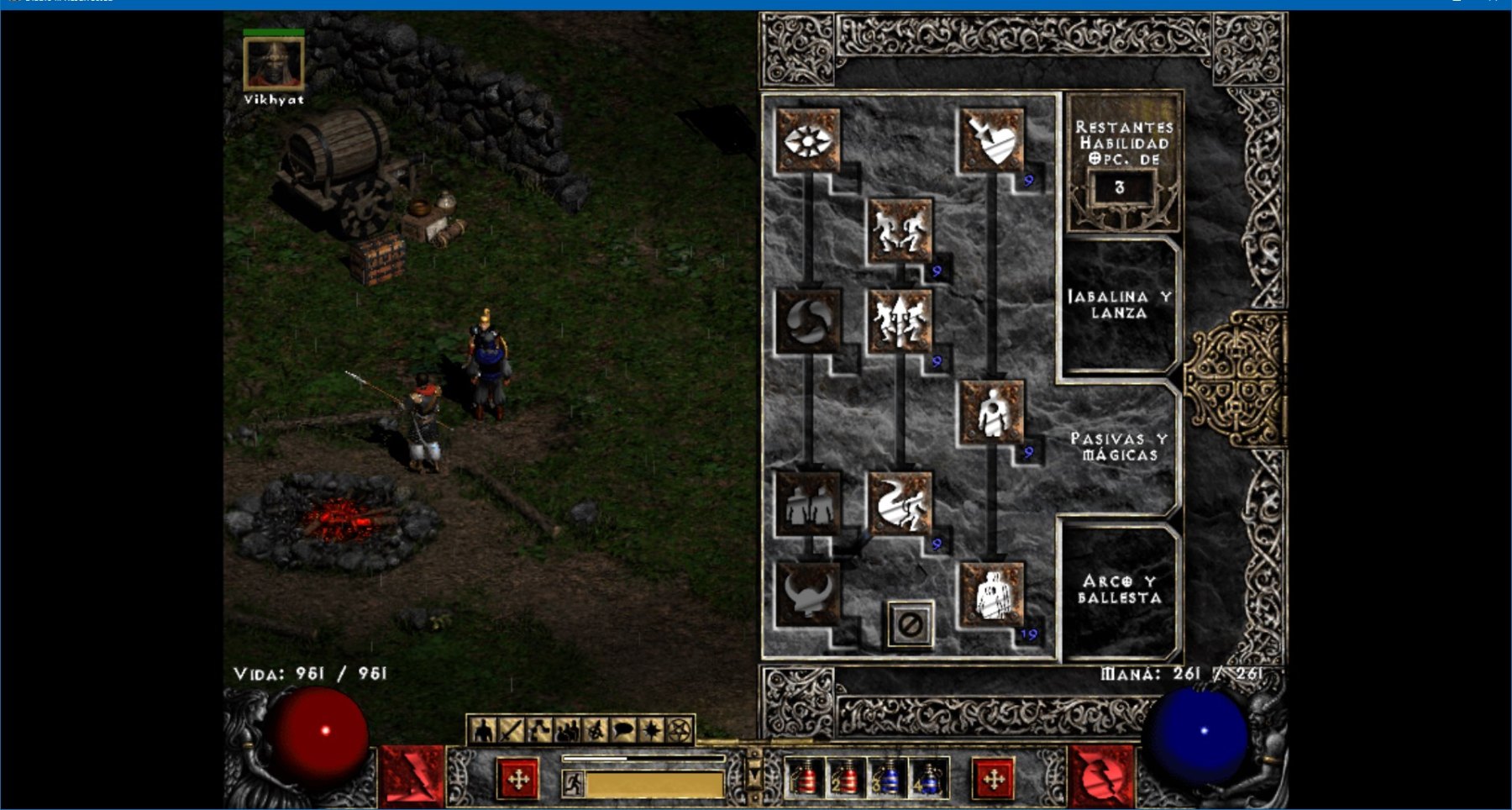
Task: Click the Slow Missiles swirl skill
Action: [x=807, y=321]
